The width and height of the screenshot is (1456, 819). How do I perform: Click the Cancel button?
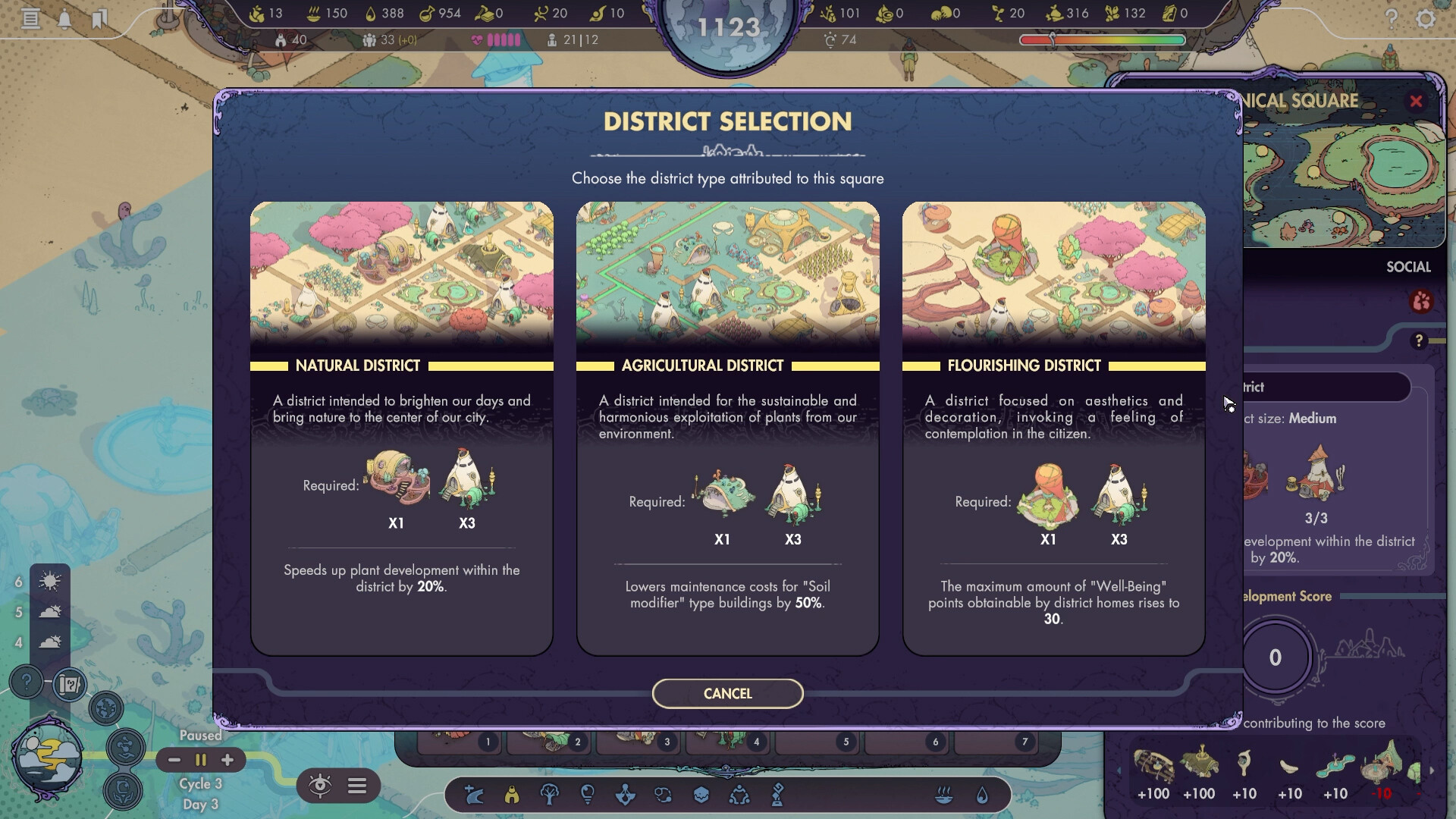pyautogui.click(x=727, y=693)
